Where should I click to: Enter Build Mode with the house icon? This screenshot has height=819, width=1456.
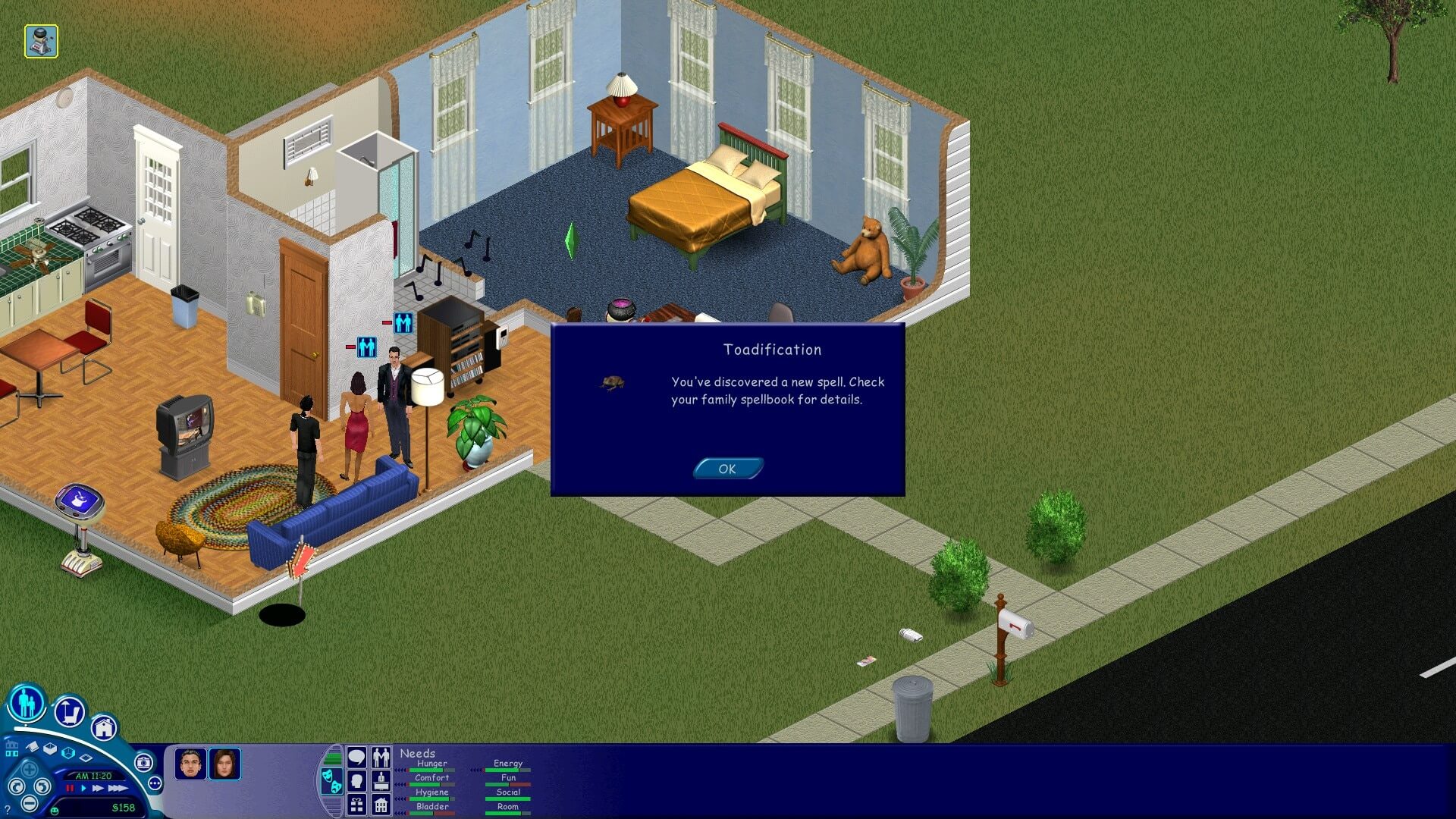[104, 729]
